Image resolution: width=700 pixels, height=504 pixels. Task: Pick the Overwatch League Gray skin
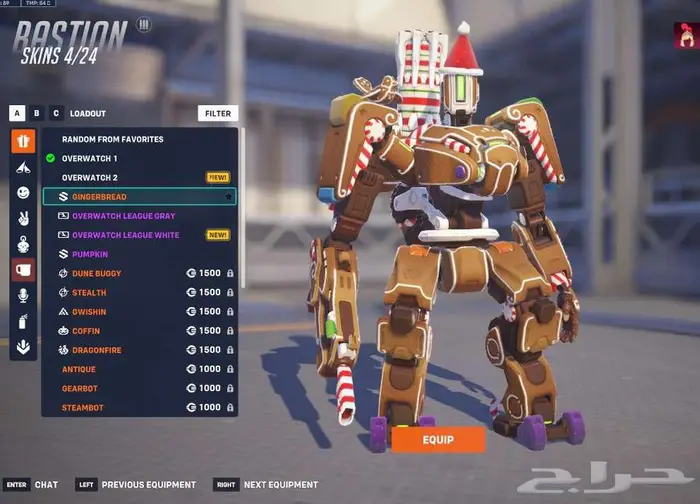[123, 216]
